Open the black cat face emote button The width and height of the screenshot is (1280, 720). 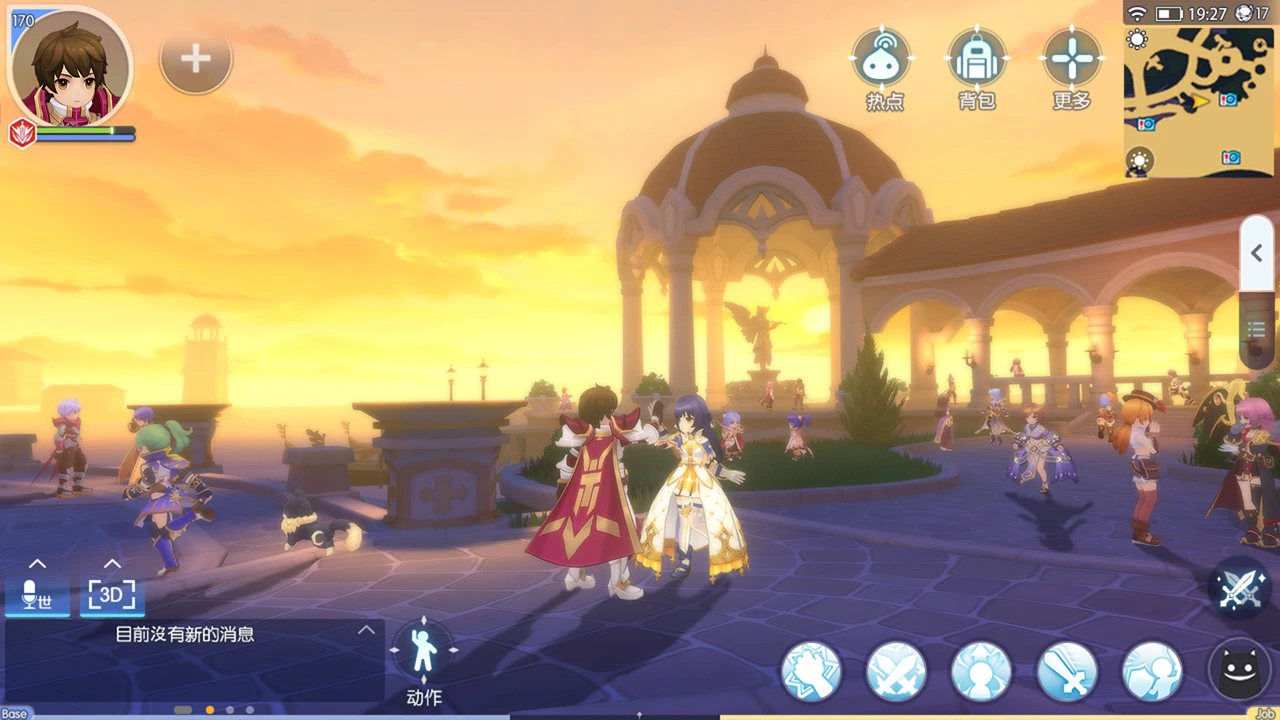1240,668
